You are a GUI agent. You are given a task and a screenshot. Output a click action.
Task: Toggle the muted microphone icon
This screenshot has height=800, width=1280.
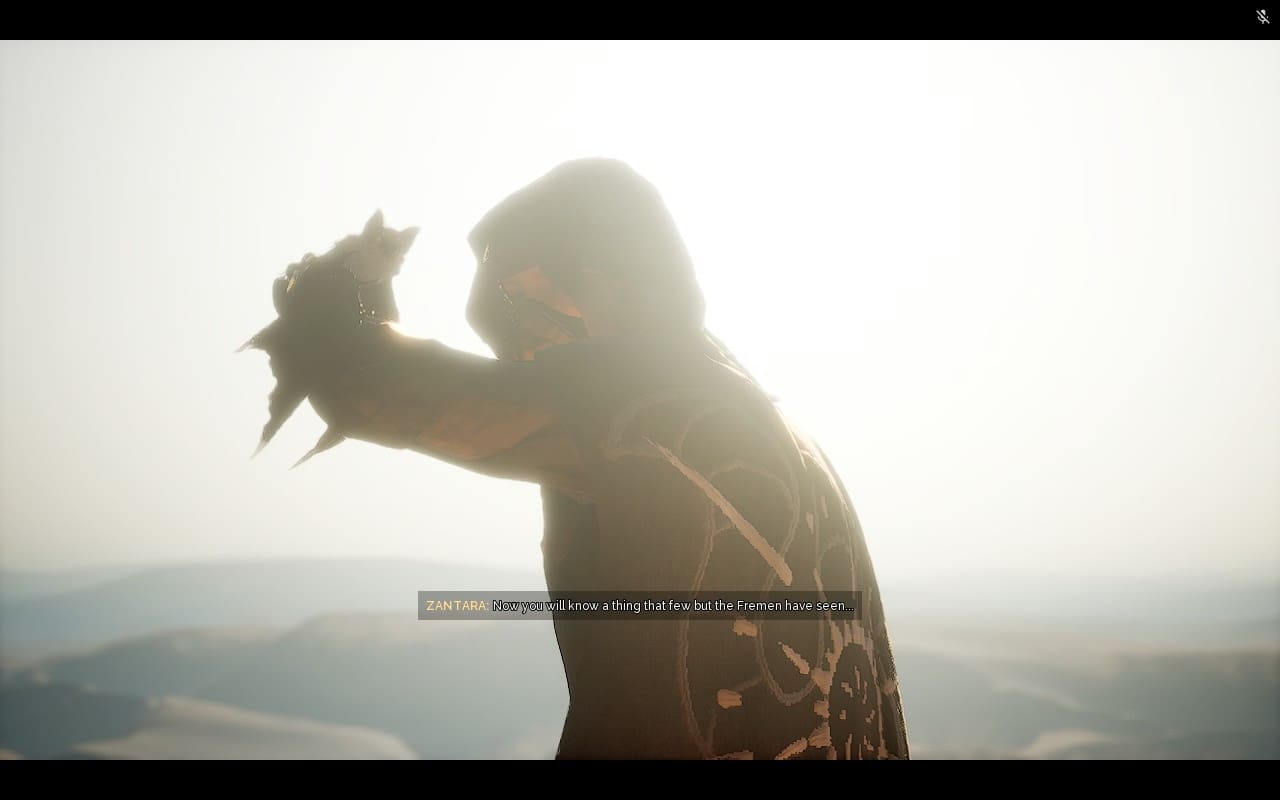tap(1262, 16)
